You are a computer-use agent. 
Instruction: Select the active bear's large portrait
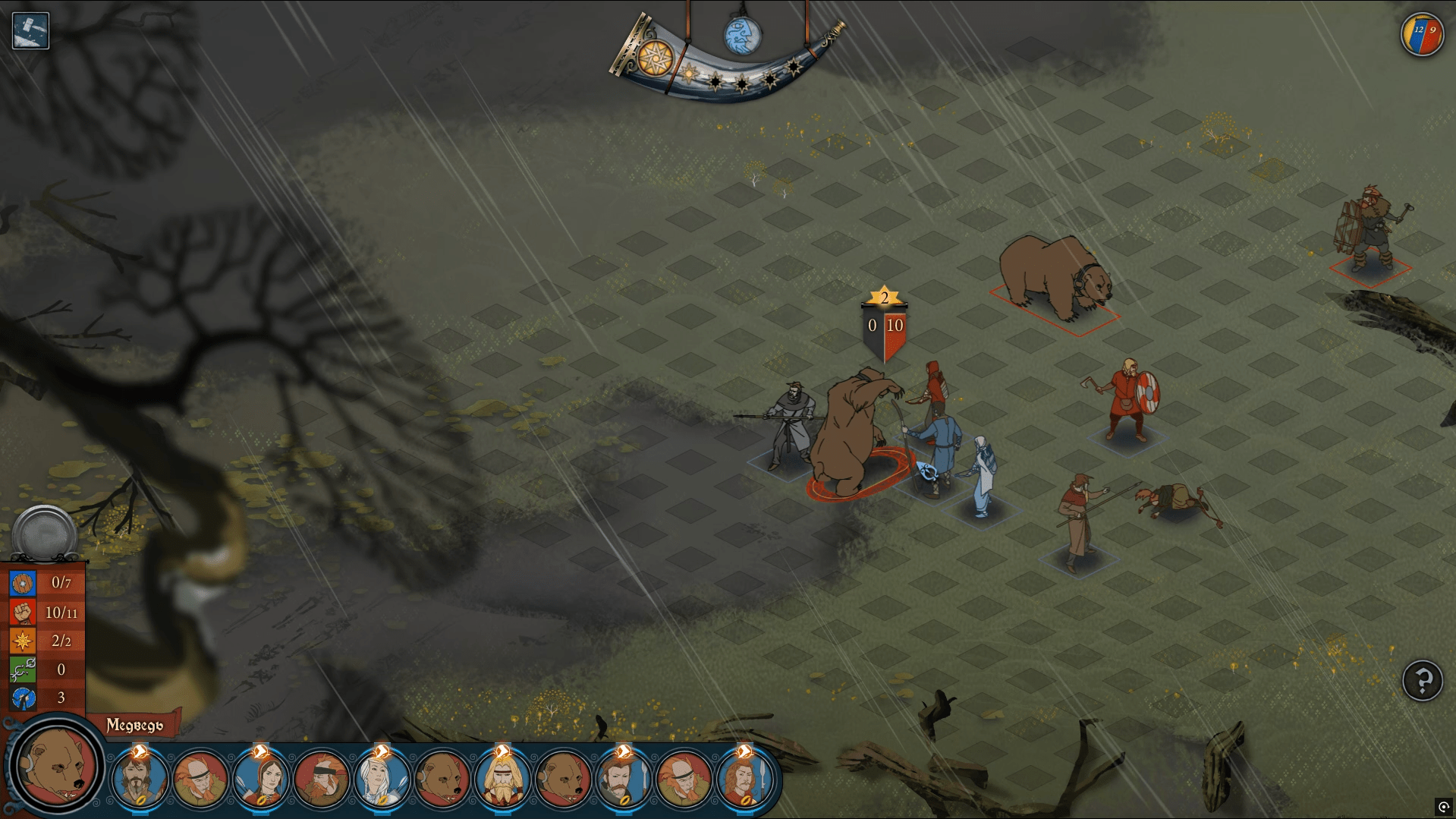tap(57, 764)
